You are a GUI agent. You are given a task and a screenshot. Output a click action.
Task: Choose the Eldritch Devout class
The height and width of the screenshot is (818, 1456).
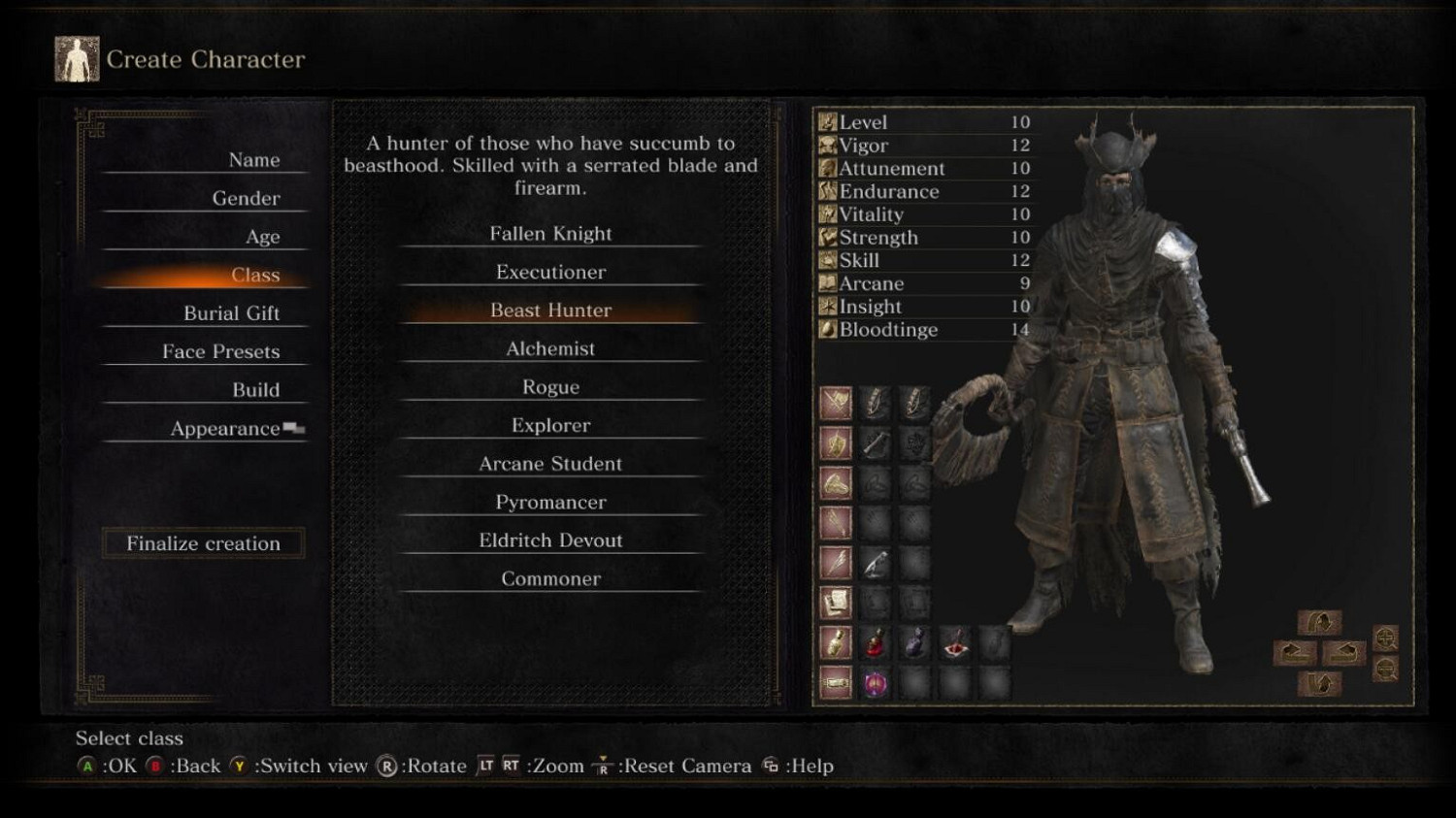[550, 540]
